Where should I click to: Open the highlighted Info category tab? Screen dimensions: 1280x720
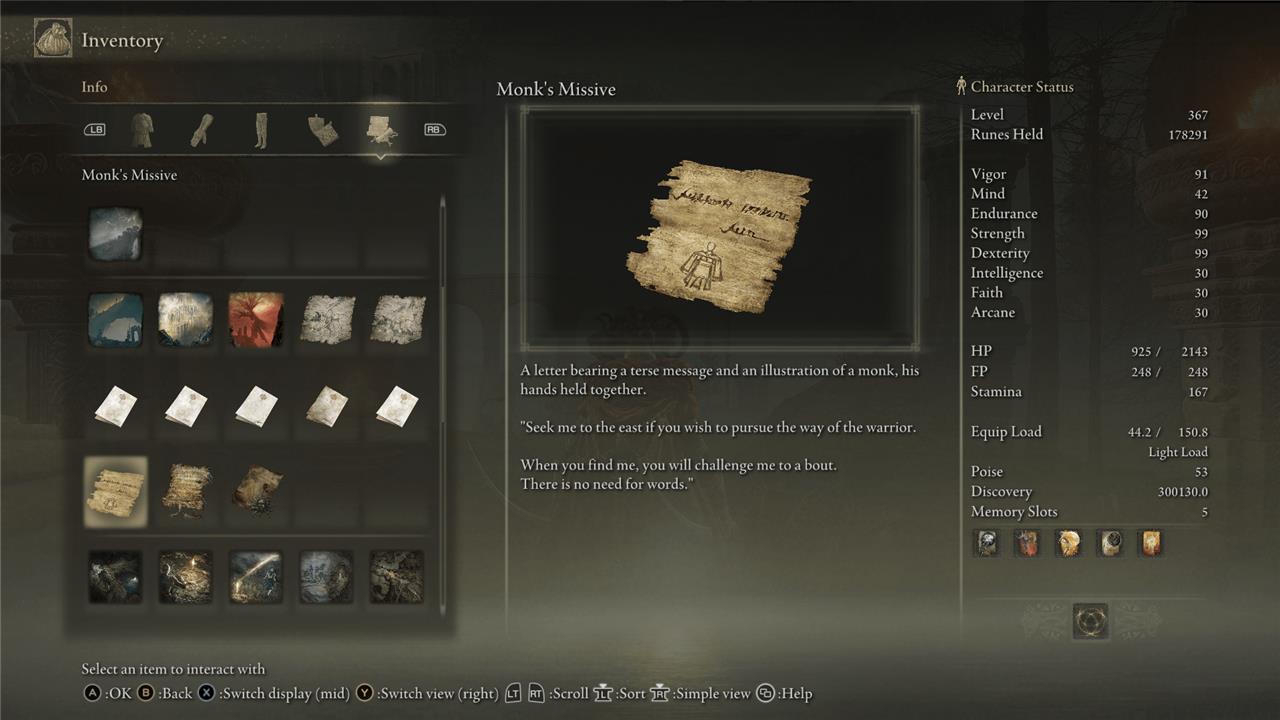tap(382, 130)
